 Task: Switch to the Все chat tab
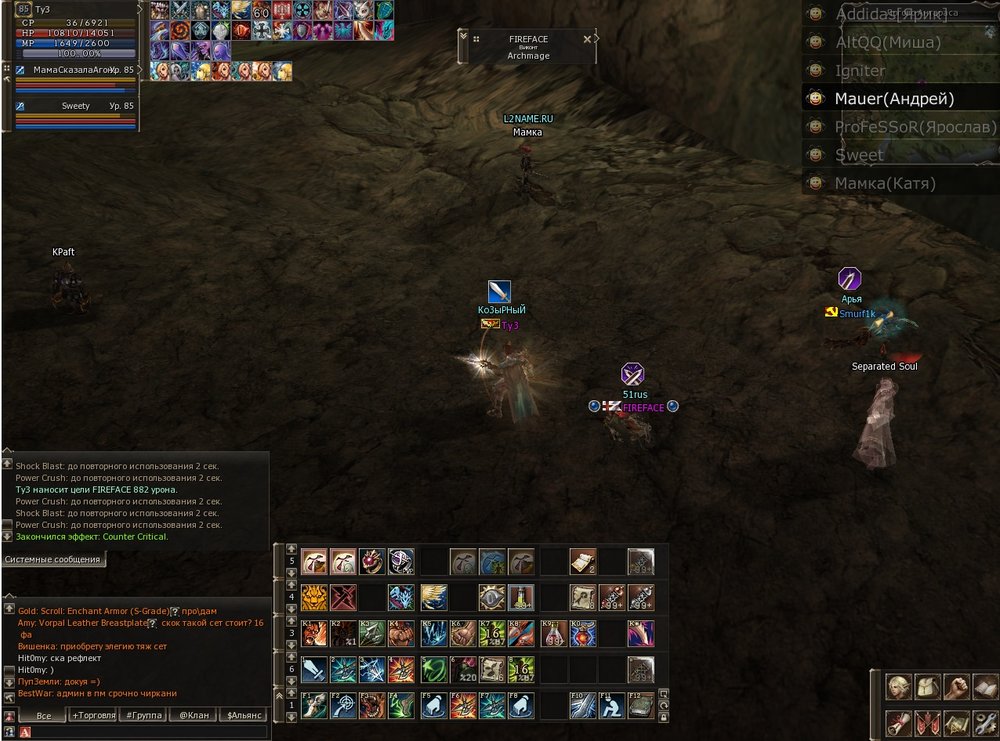(44, 716)
